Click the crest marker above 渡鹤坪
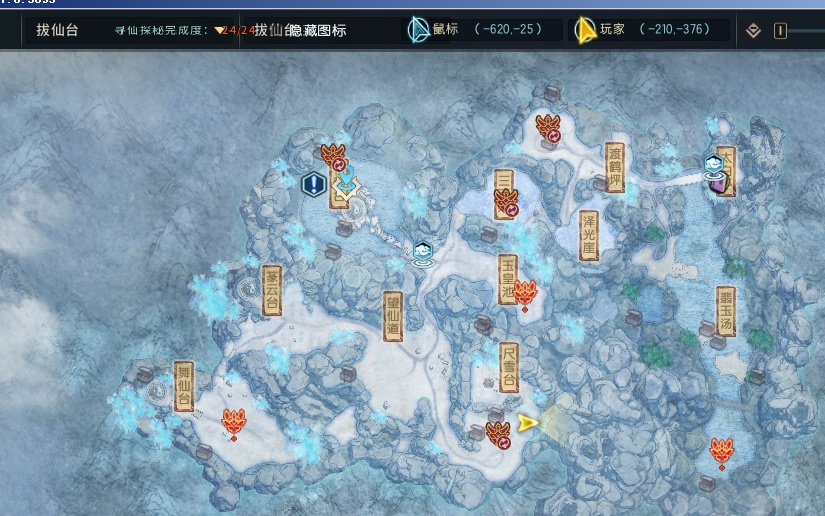This screenshot has width=825, height=516. click(x=547, y=128)
